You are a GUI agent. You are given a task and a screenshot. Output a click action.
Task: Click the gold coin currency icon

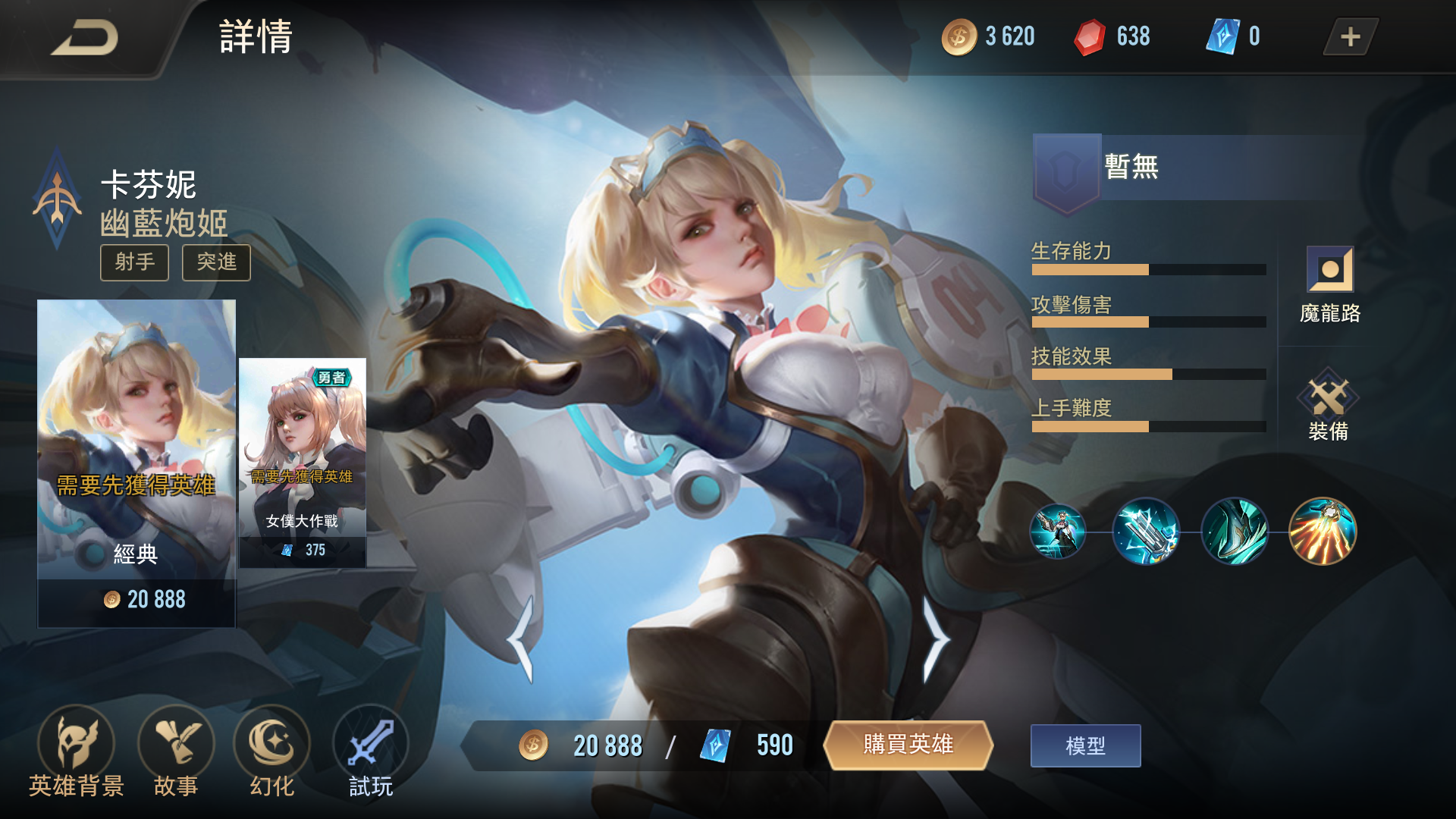pyautogui.click(x=958, y=35)
